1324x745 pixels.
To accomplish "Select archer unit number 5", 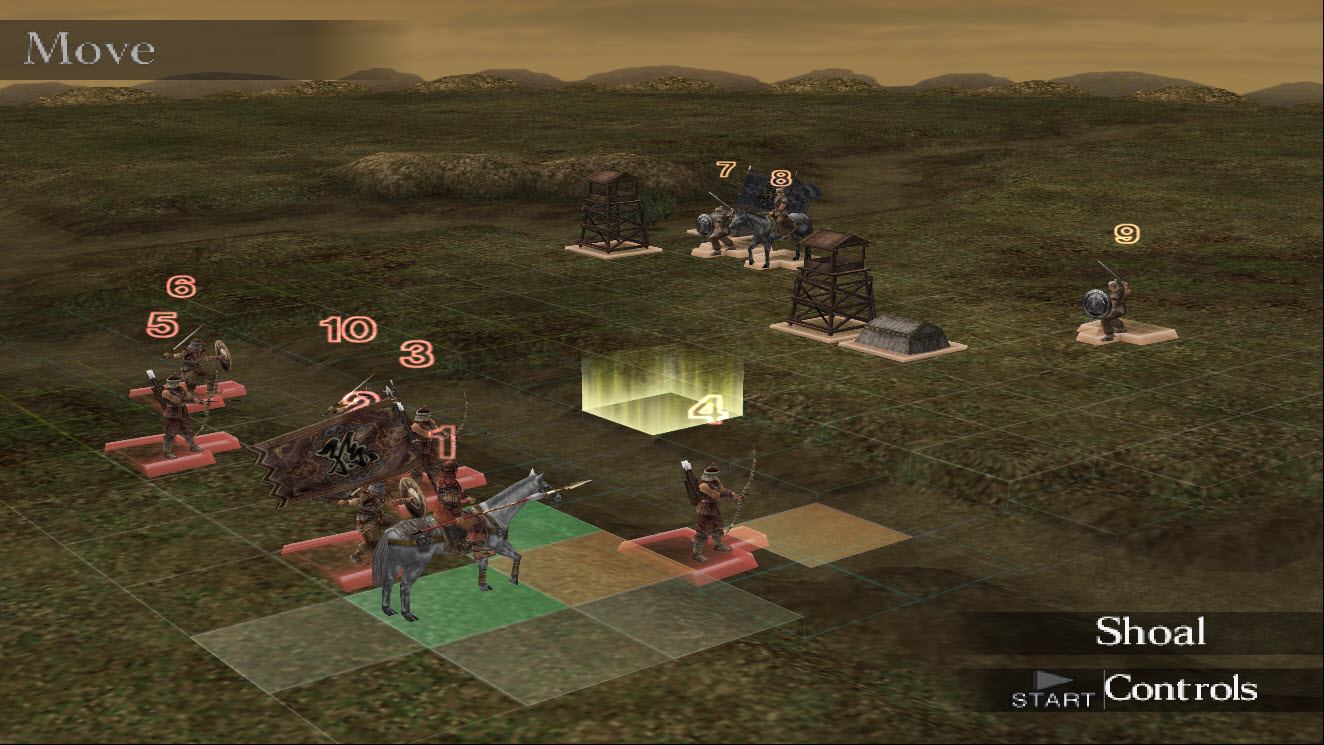I will click(178, 415).
